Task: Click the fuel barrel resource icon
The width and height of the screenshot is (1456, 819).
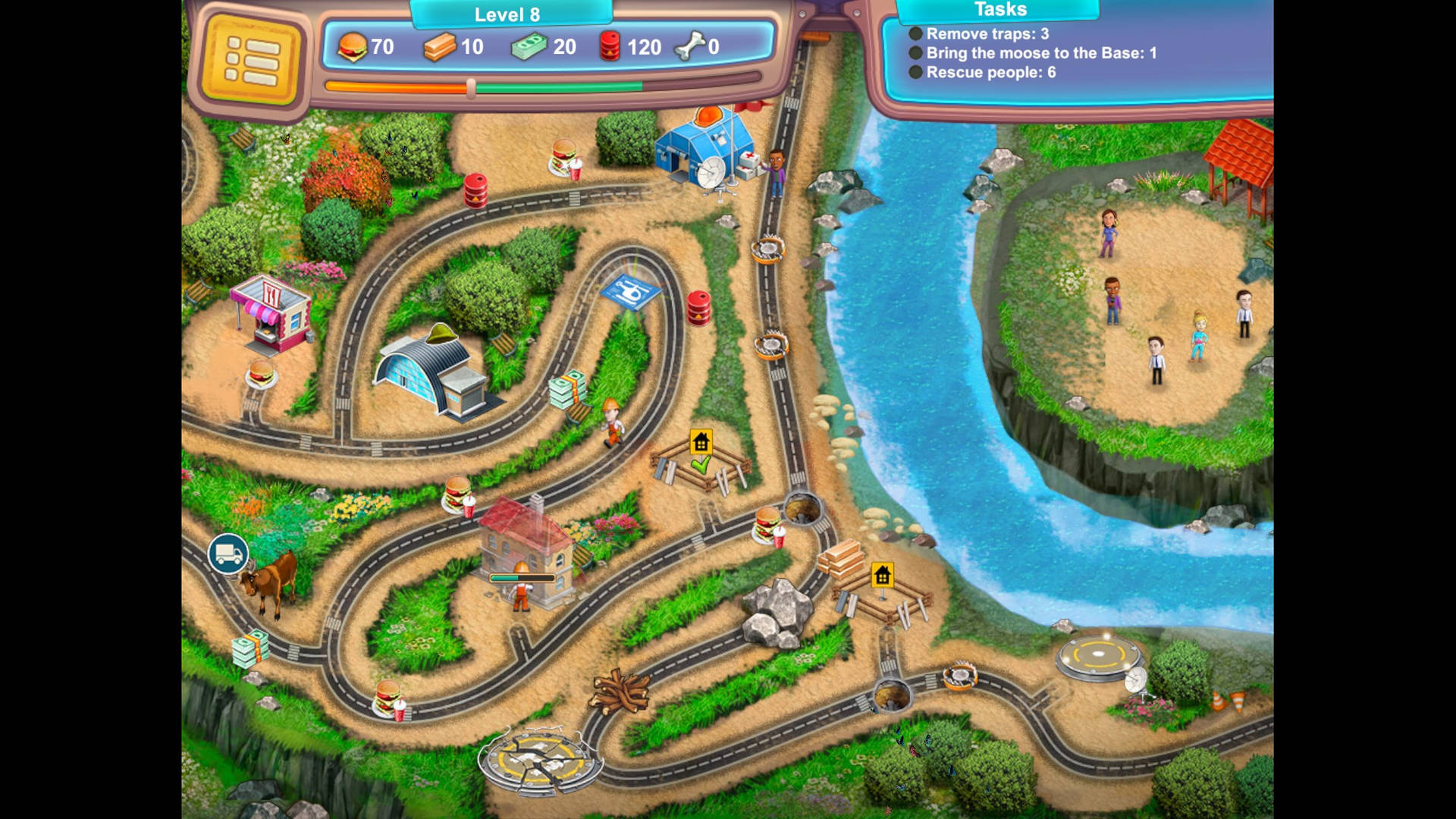Action: 610,47
